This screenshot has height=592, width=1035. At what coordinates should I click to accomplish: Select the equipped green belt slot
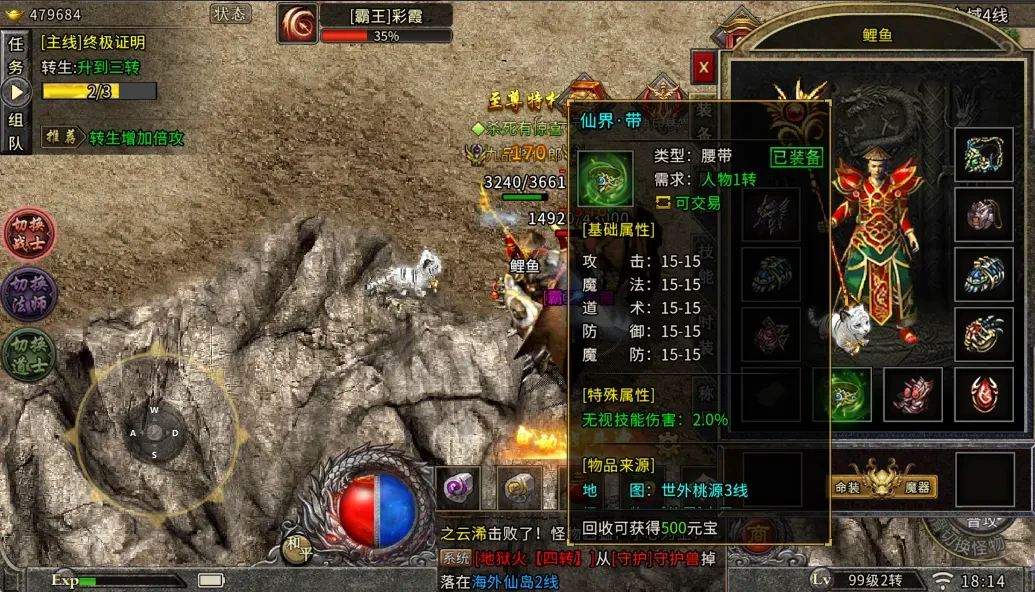(842, 395)
